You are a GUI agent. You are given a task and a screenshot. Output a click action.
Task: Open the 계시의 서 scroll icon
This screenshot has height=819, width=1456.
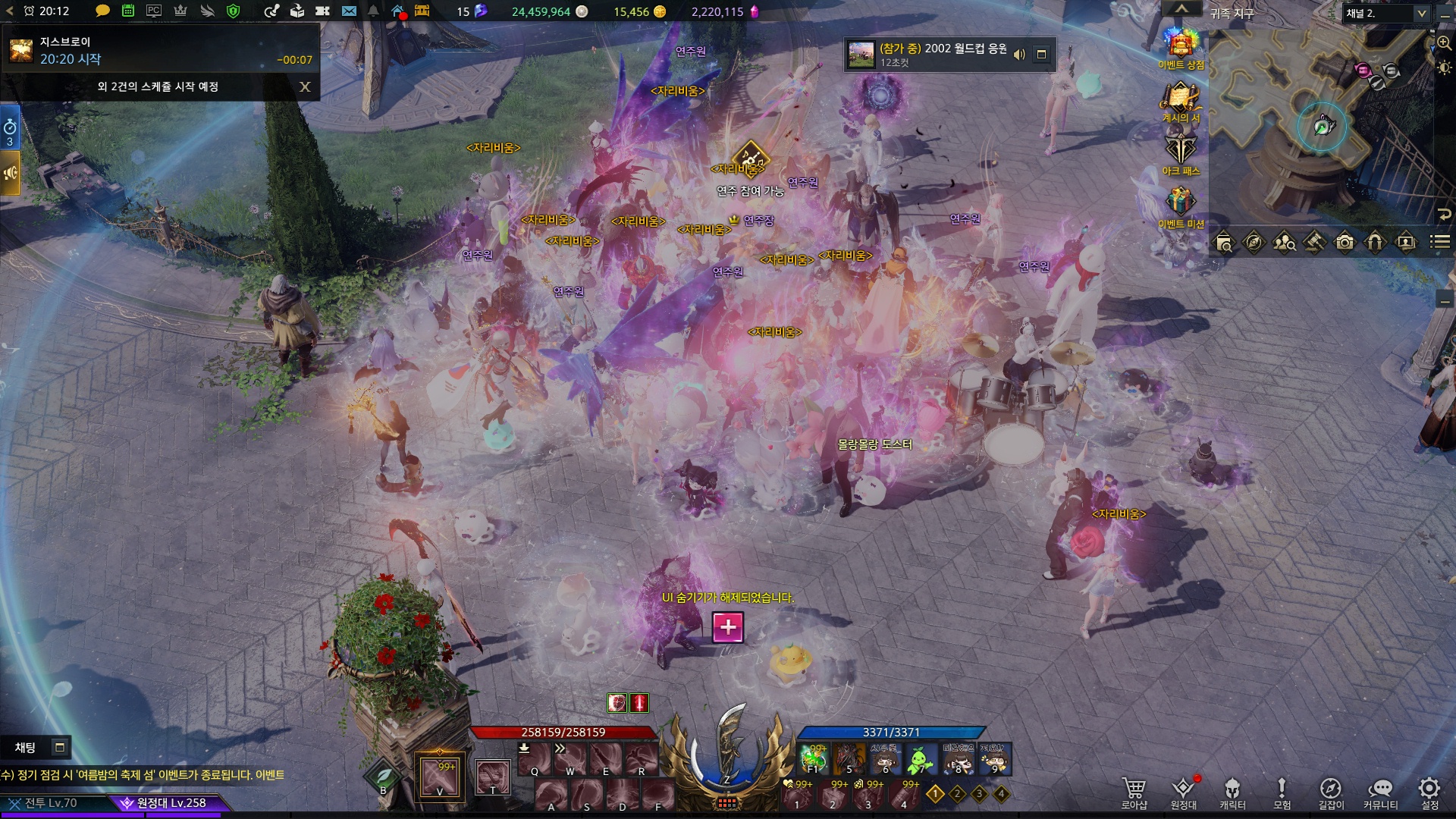tap(1181, 100)
